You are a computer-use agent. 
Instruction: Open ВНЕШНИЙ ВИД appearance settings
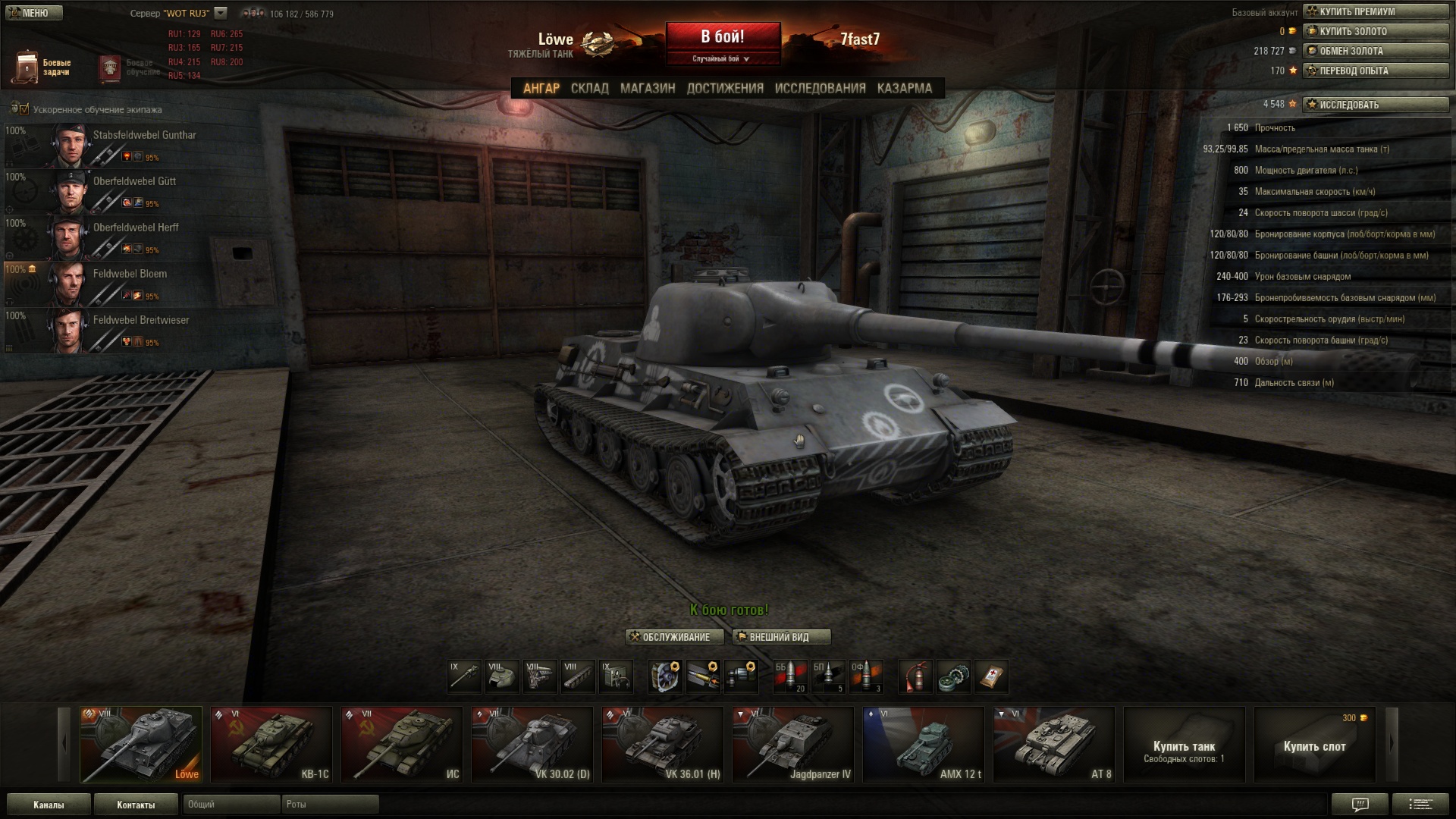pyautogui.click(x=781, y=637)
